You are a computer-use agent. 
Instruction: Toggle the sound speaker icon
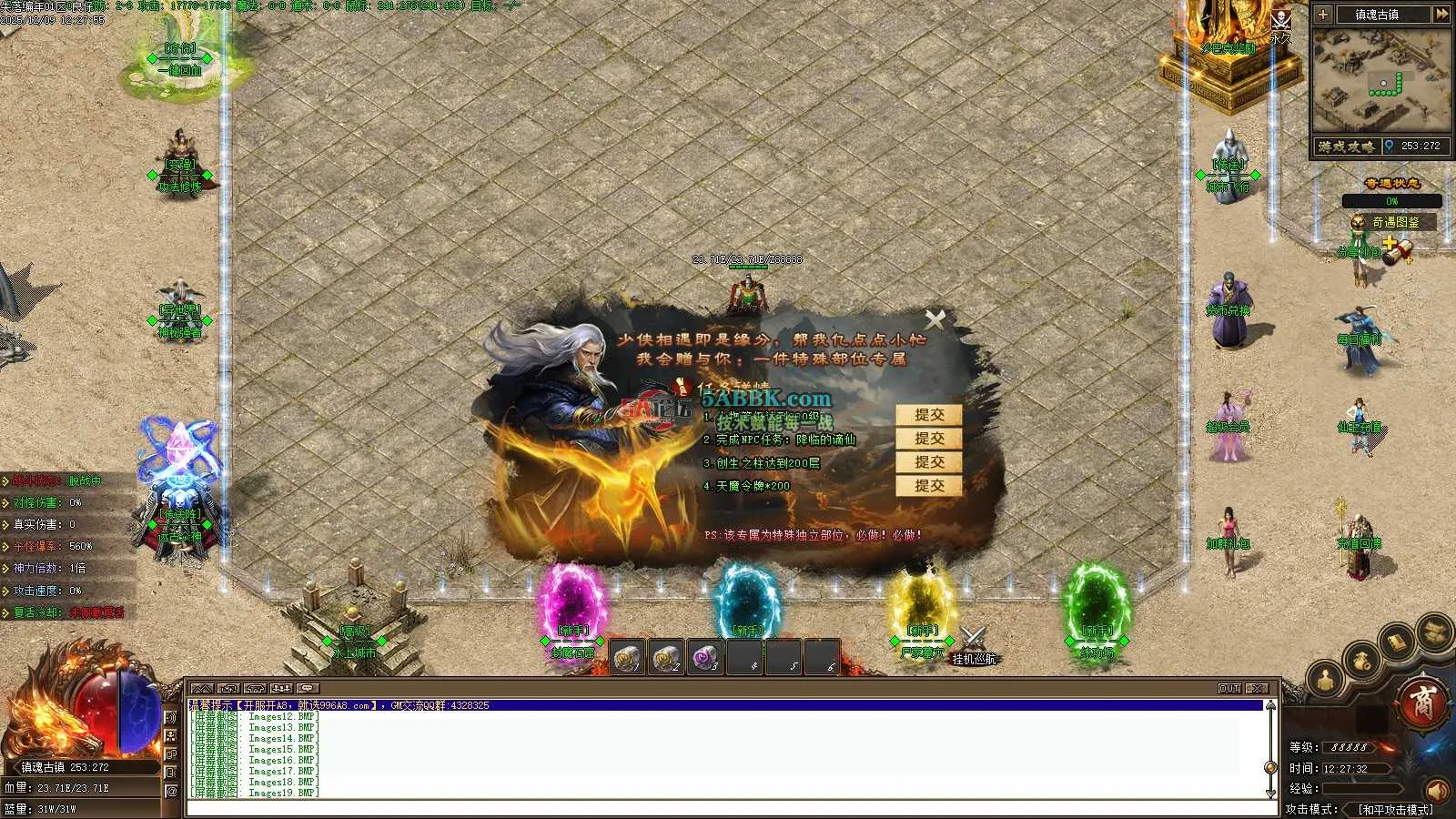click(1438, 788)
